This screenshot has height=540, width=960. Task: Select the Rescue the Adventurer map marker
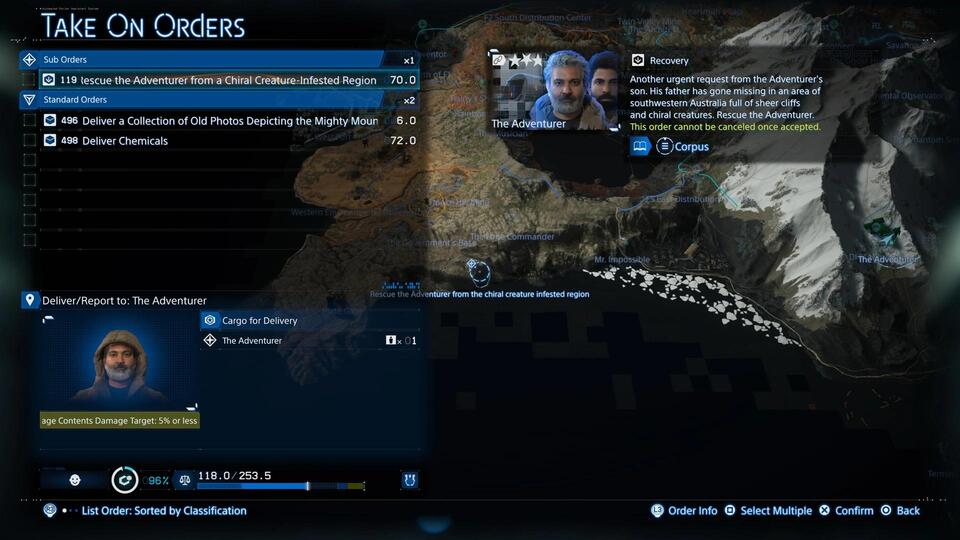pyautogui.click(x=478, y=271)
